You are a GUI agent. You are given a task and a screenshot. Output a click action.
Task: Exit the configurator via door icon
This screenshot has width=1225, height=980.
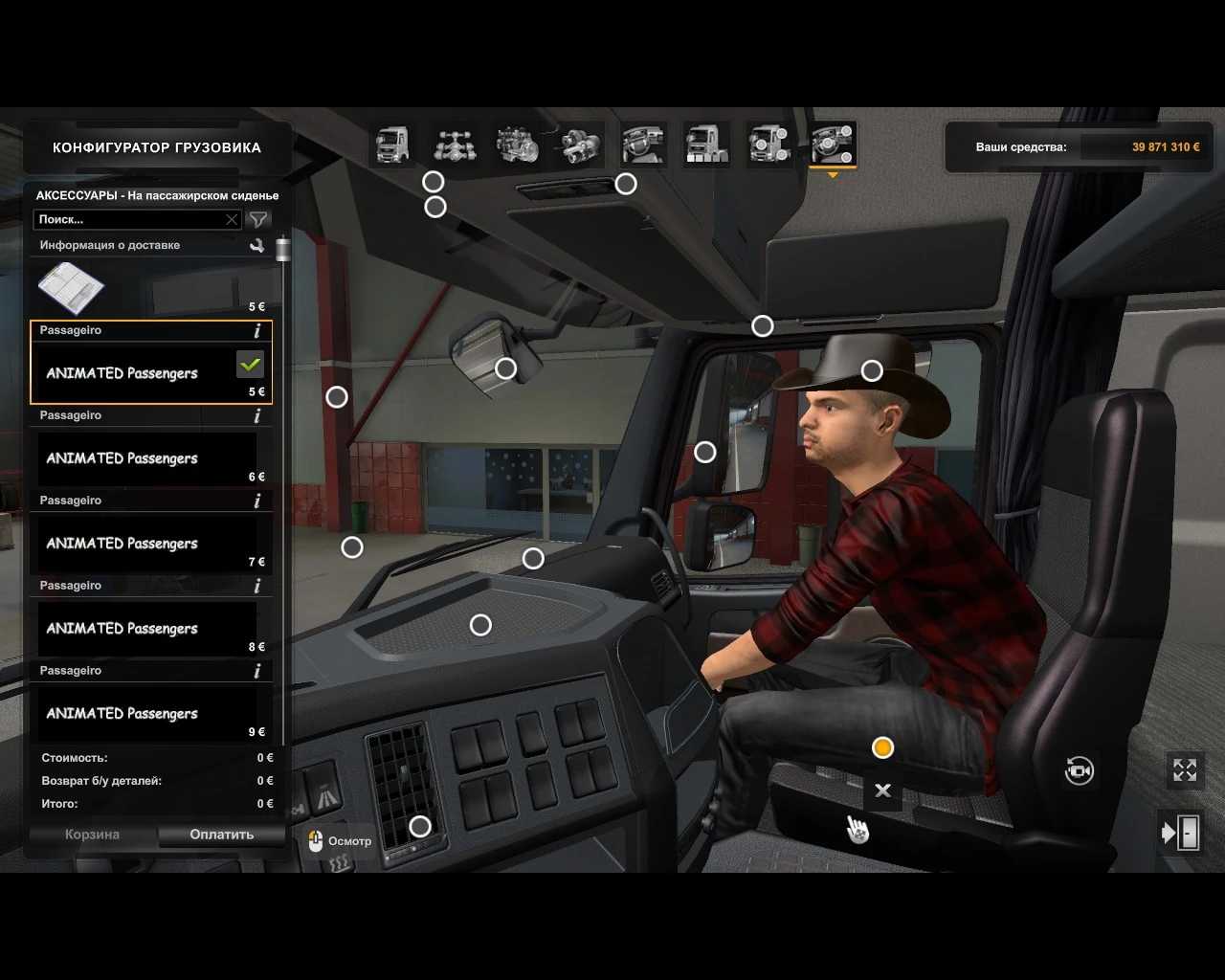(1181, 833)
